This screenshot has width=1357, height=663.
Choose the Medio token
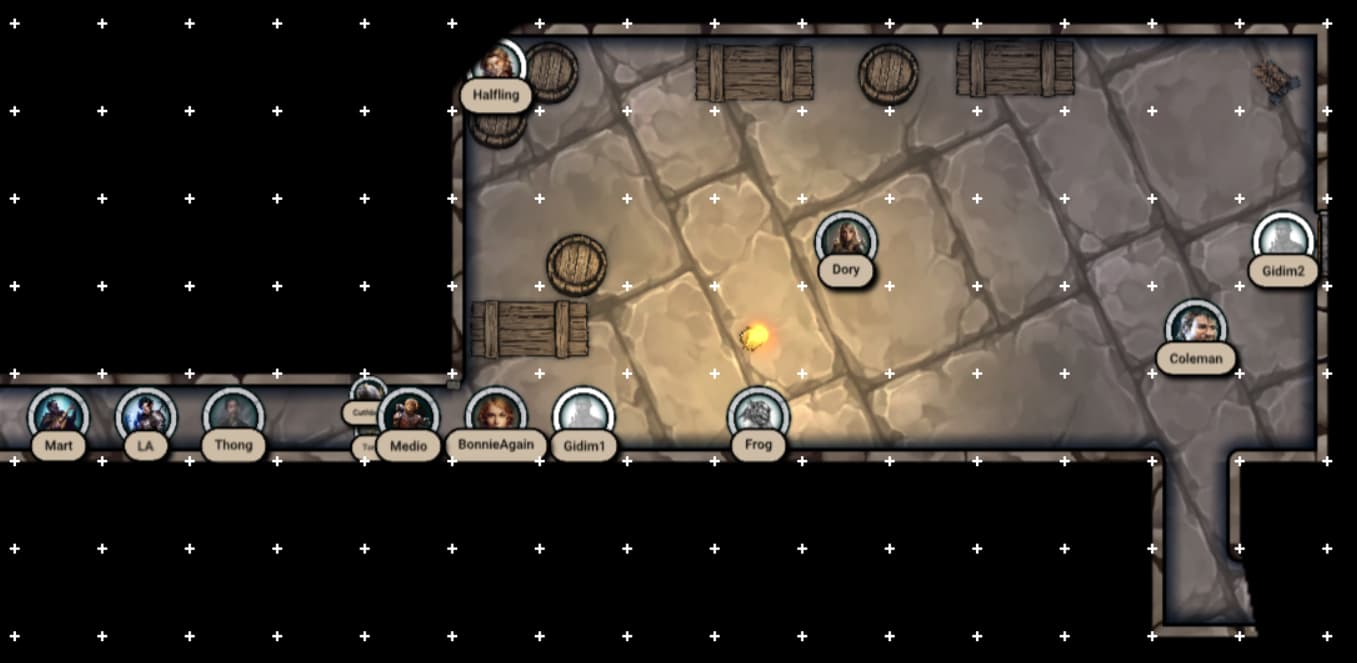409,415
